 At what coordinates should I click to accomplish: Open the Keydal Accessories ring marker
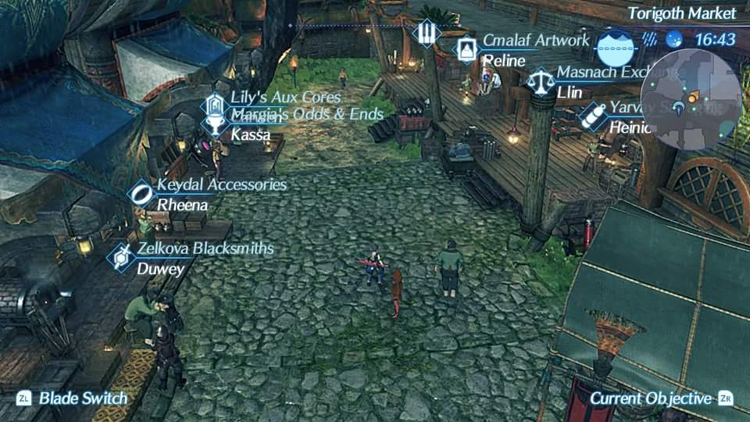coord(142,192)
